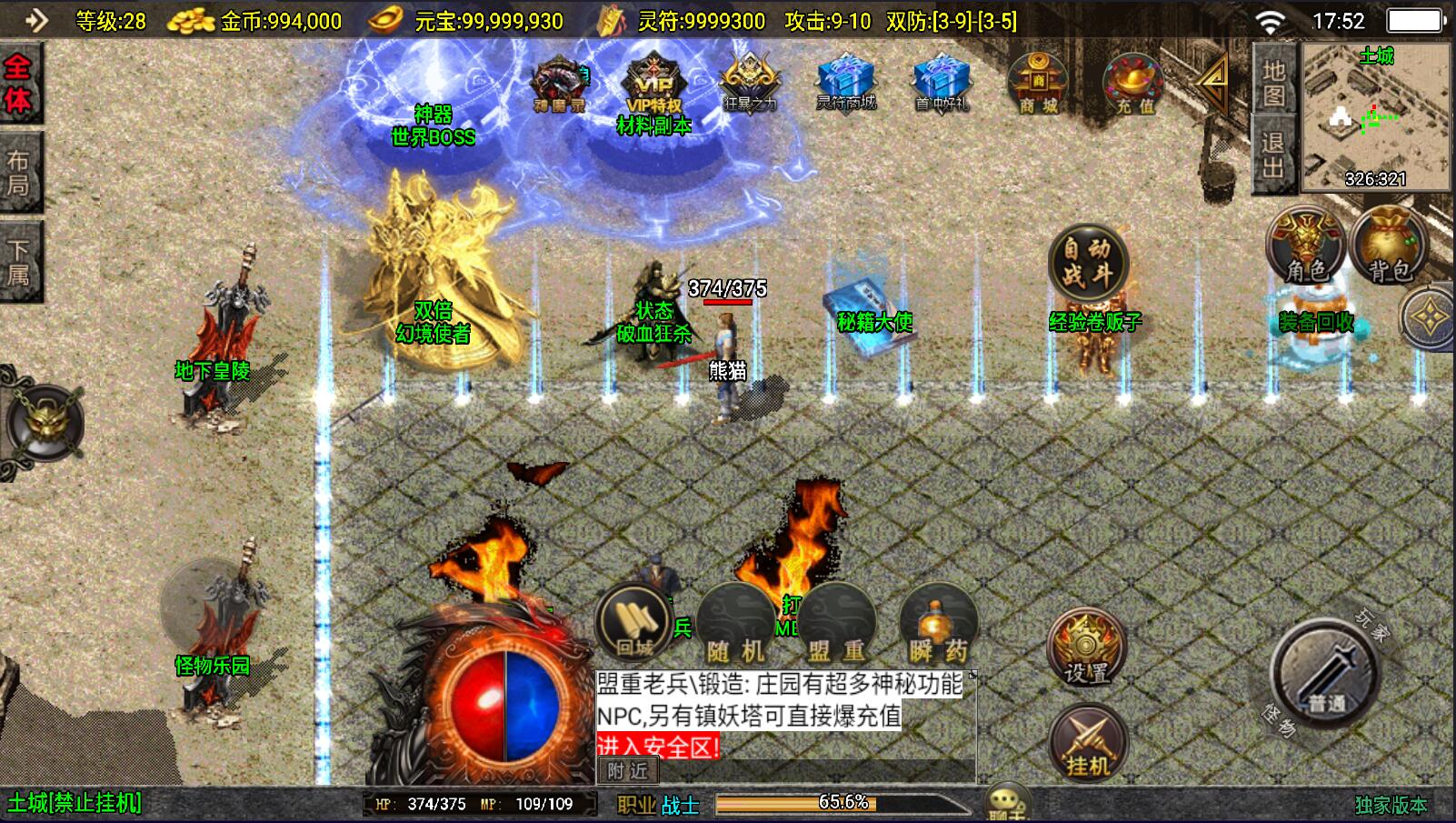The image size is (1456, 823).
Task: Activate the 挂机 auto-hunt button
Action: click(x=1087, y=743)
